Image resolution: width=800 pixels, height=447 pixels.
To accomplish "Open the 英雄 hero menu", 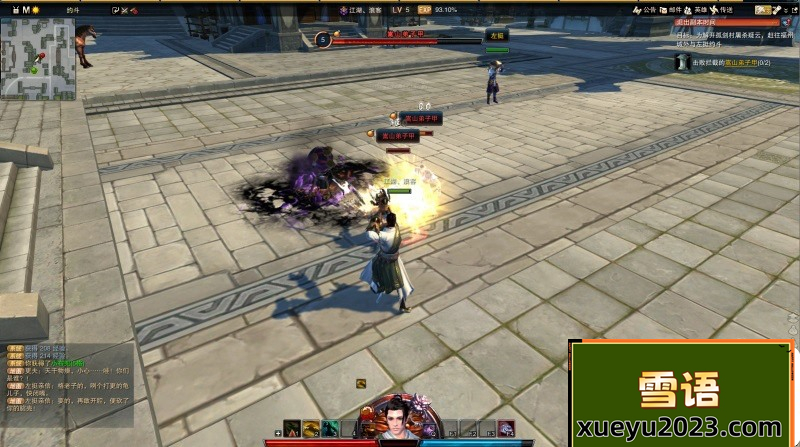I will (695, 10).
